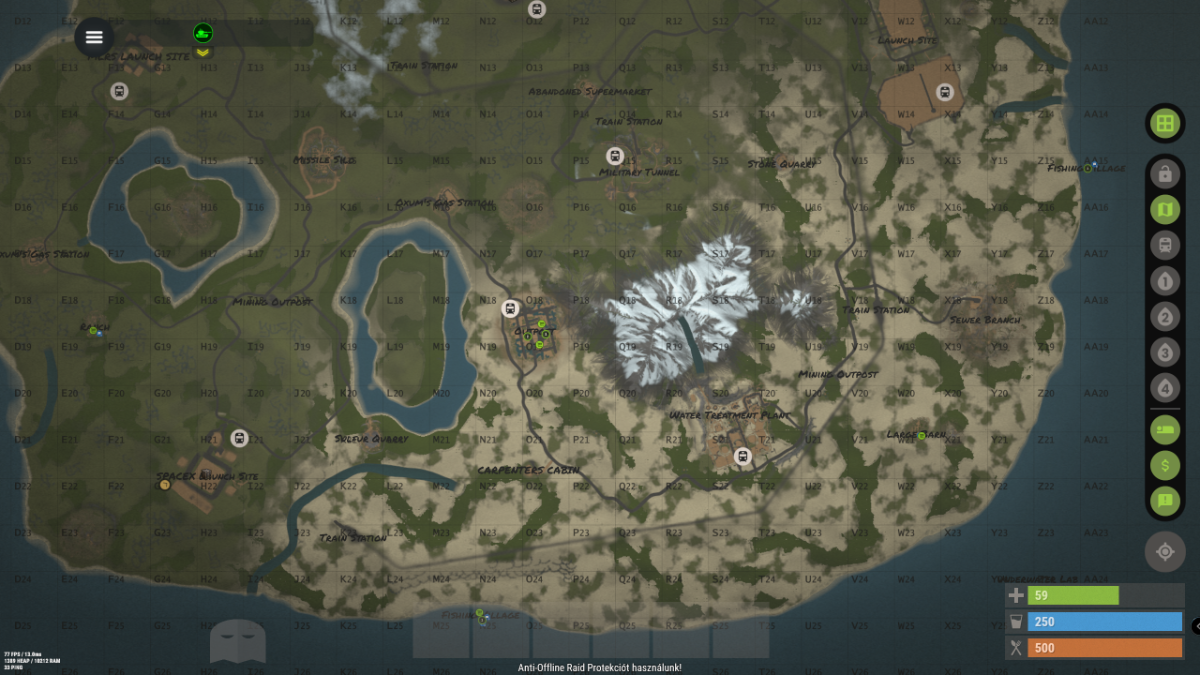Viewport: 1200px width, 675px height.
Task: Click the train marker near Military Tunnel
Action: point(615,156)
